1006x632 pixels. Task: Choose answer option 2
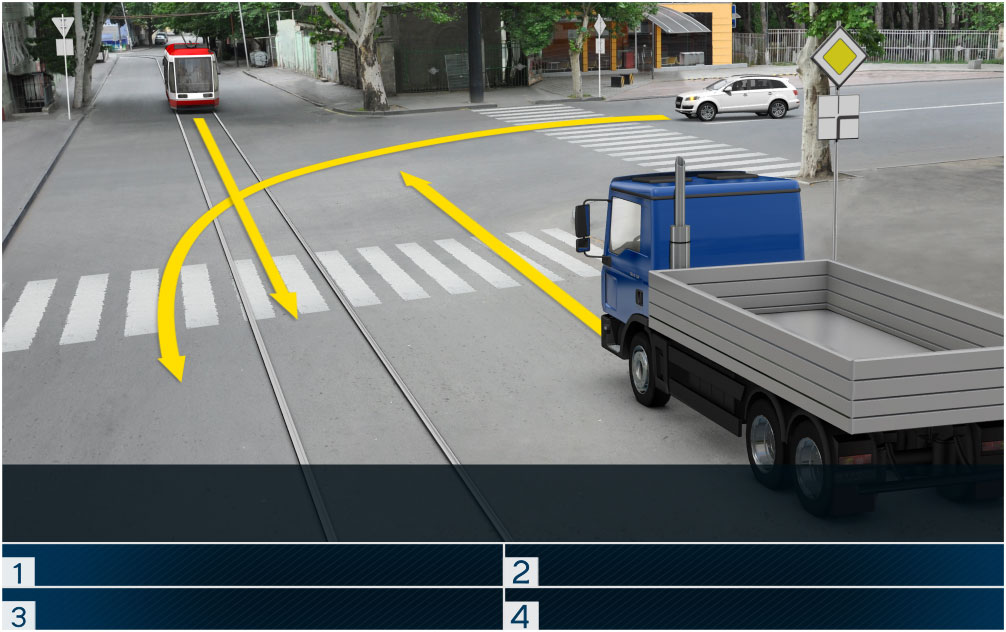point(754,566)
